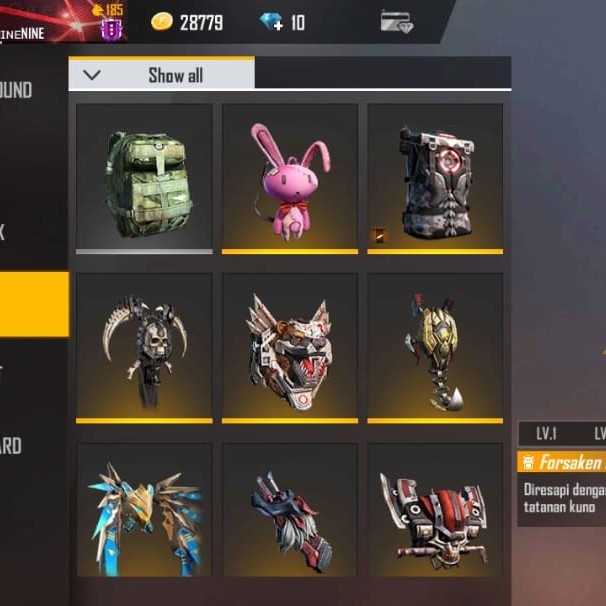
Task: Choose the pink bunny backpack
Action: coord(290,177)
